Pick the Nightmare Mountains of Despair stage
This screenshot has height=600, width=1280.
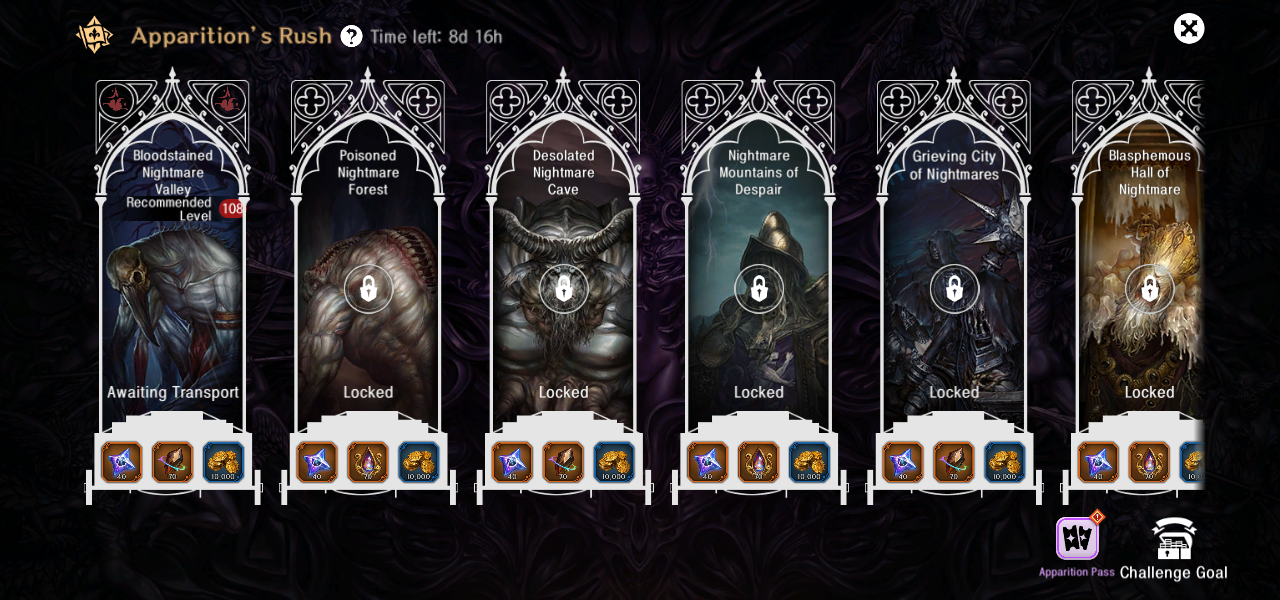coord(759,290)
